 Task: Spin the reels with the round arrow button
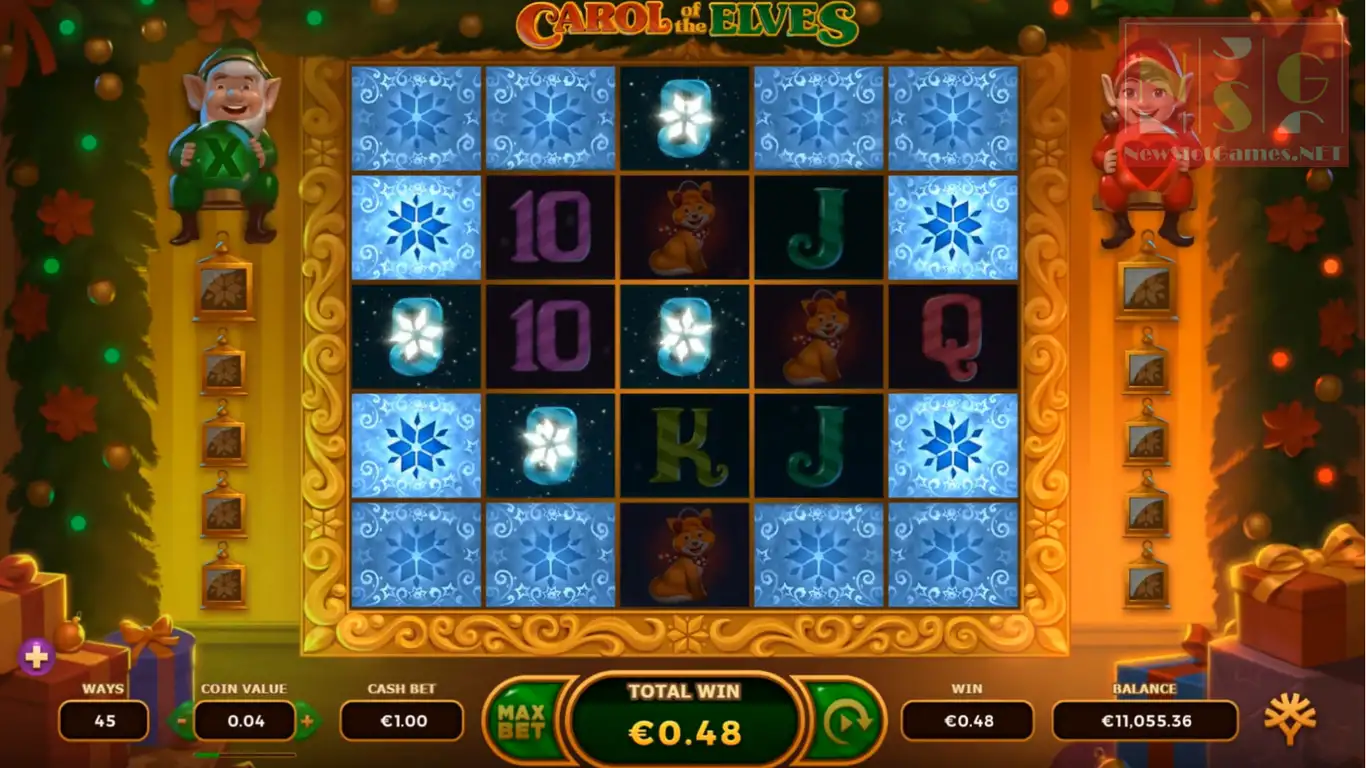click(x=847, y=720)
